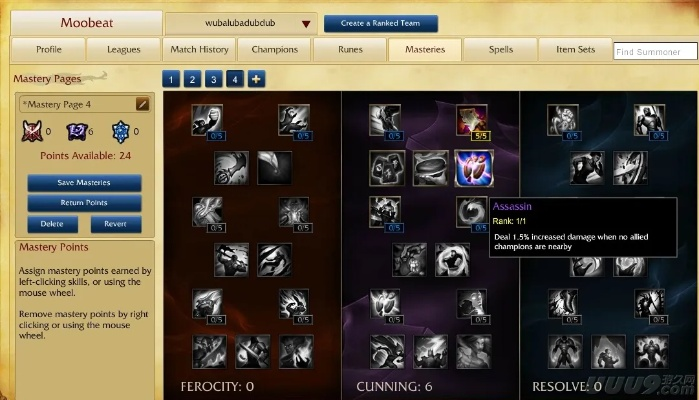Click the Find Summoner search field
The width and height of the screenshot is (699, 400).
tap(654, 51)
